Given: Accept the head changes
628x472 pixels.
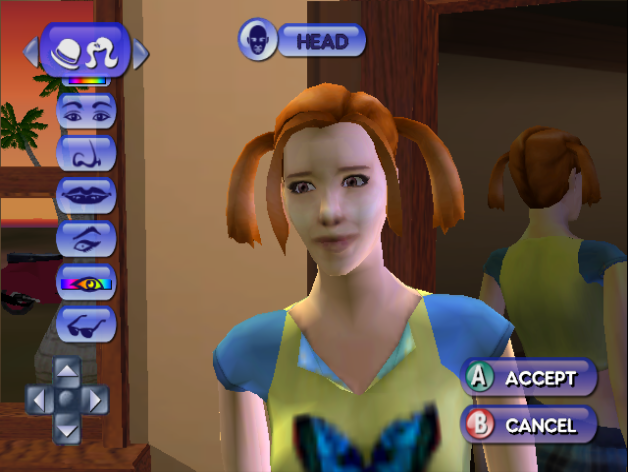Looking at the screenshot, I should (528, 378).
